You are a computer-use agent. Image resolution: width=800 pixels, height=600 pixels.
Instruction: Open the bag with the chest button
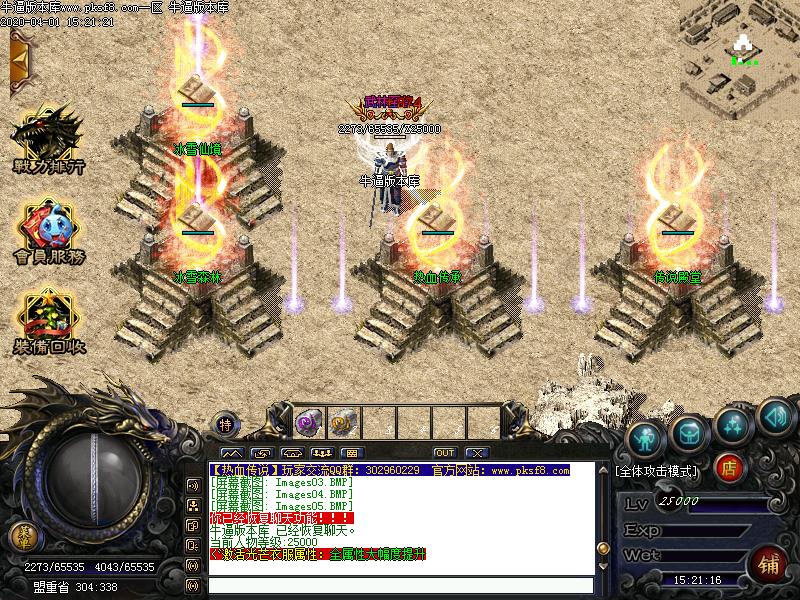689,432
